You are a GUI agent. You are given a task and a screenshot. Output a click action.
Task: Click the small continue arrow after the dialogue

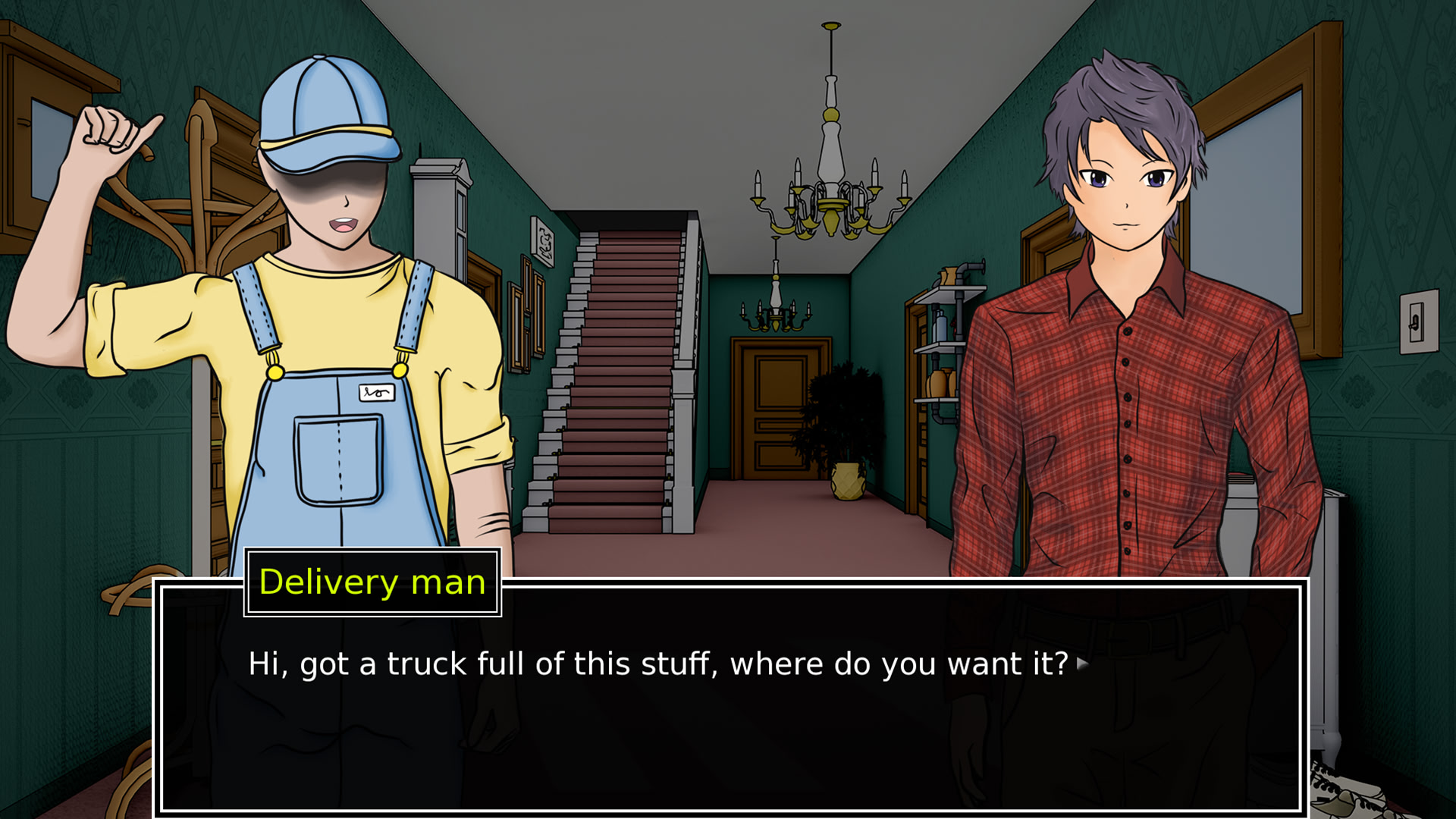point(1083,664)
